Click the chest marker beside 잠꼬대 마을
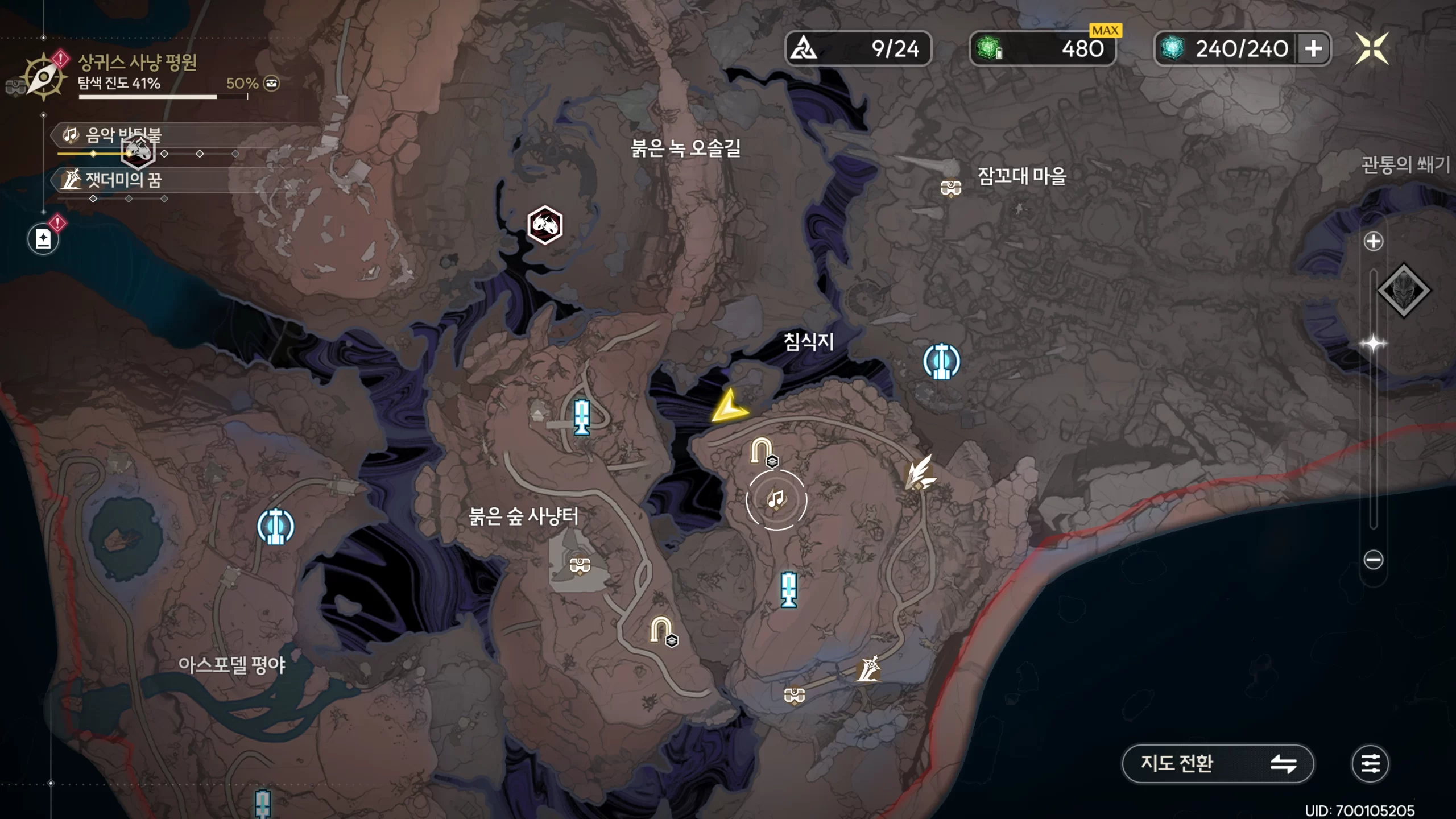 [951, 187]
